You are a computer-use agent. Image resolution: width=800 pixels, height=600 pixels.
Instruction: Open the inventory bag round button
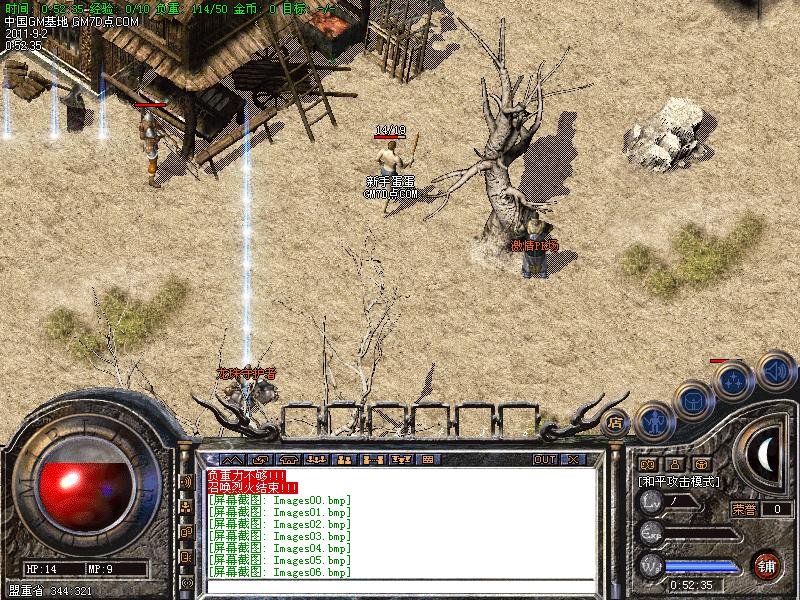pyautogui.click(x=693, y=402)
